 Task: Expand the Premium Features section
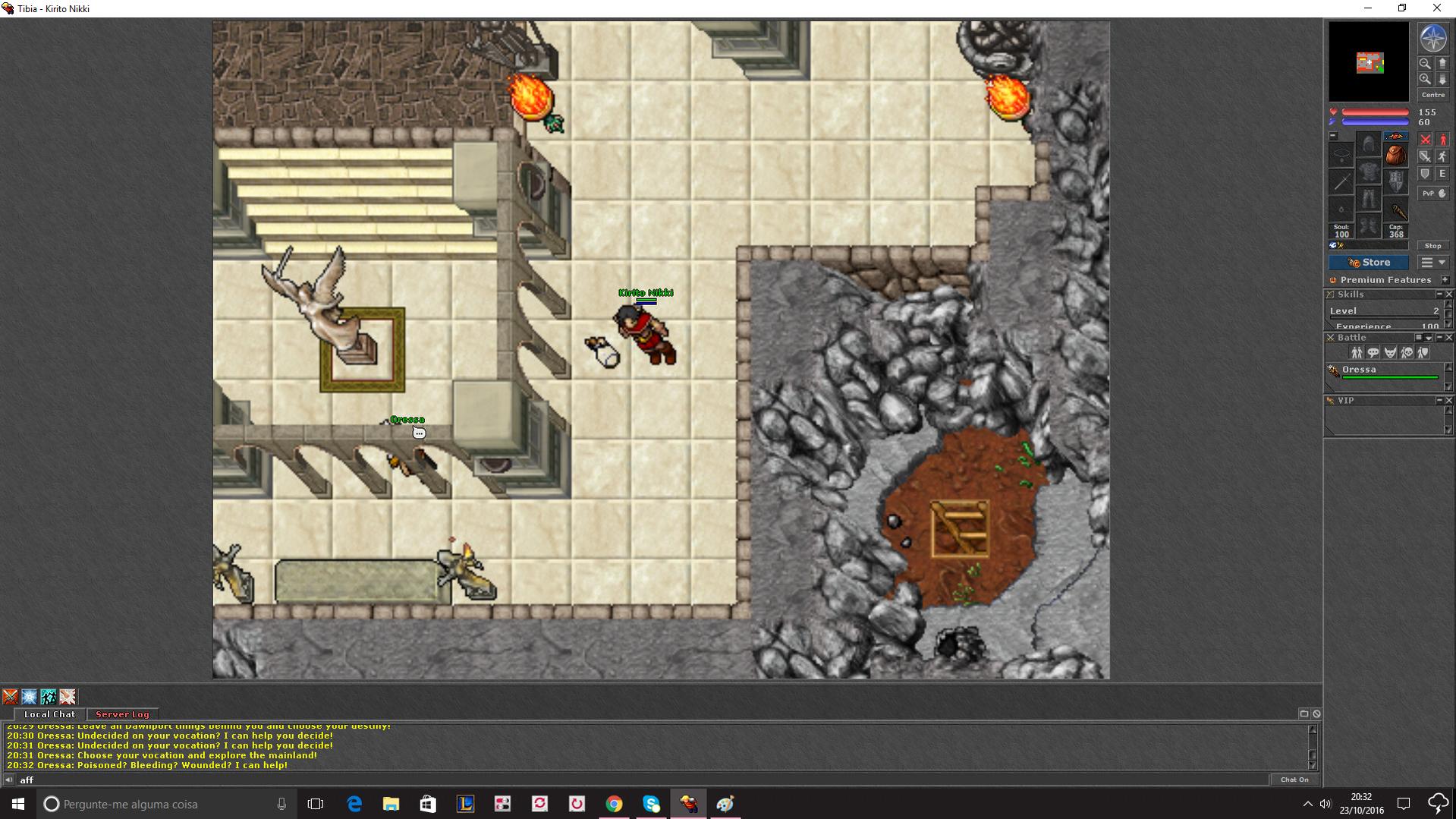(1445, 280)
